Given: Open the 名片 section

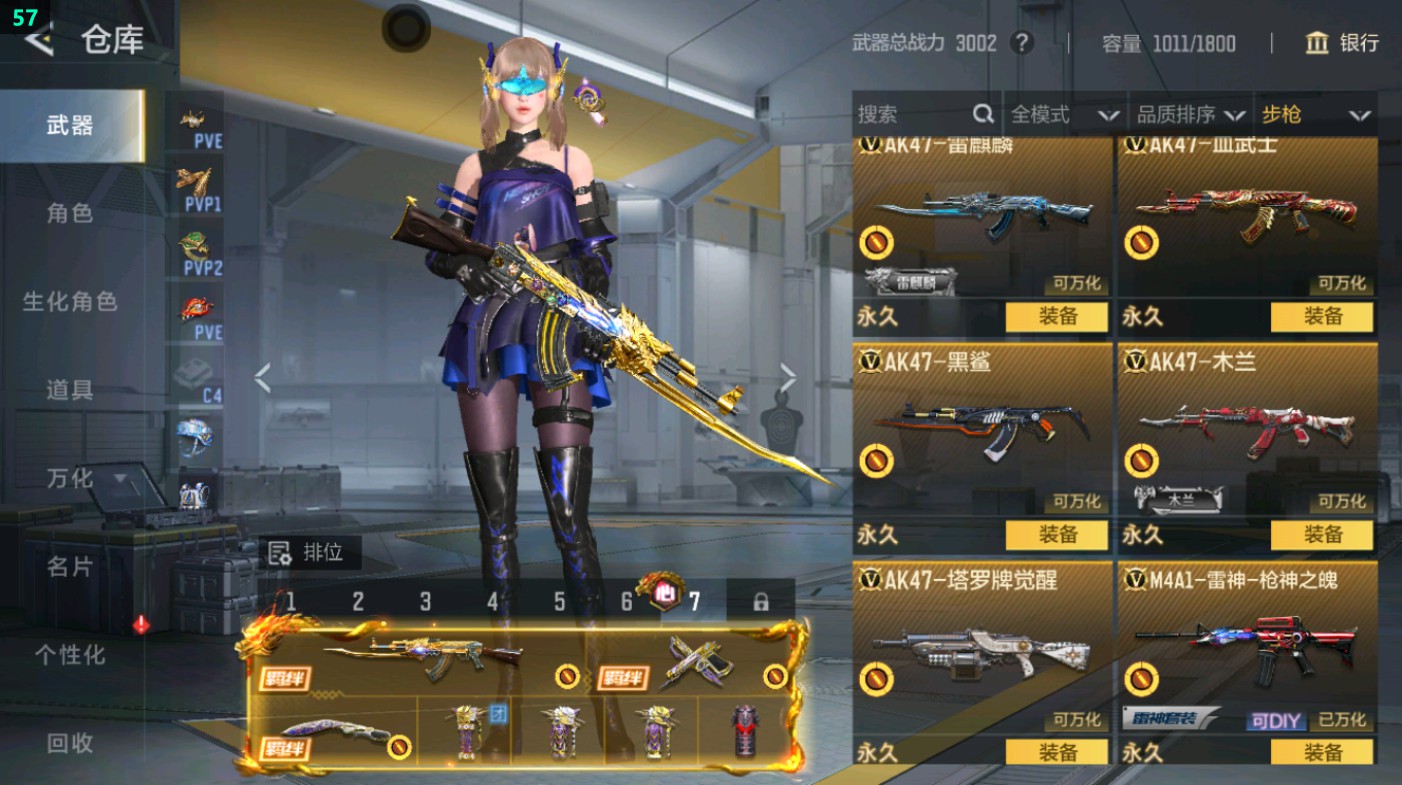Looking at the screenshot, I should click(x=70, y=566).
